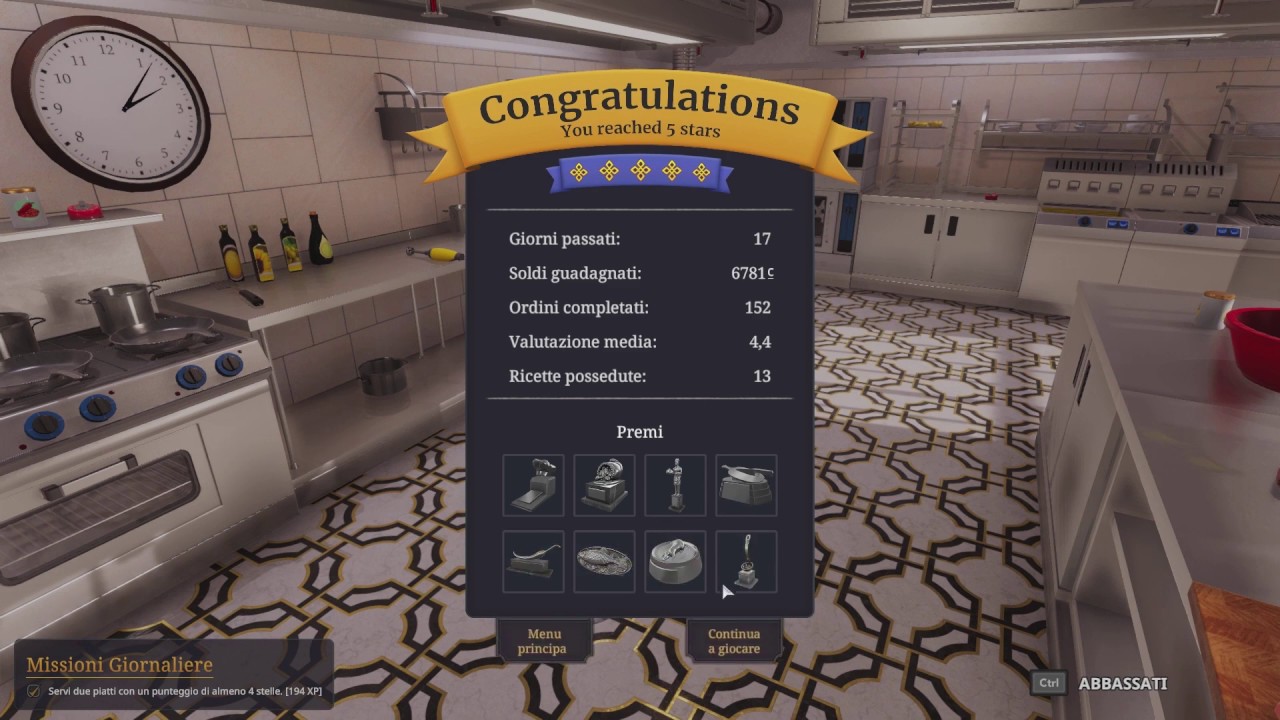
Task: Select the sardine can trophy
Action: [675, 561]
